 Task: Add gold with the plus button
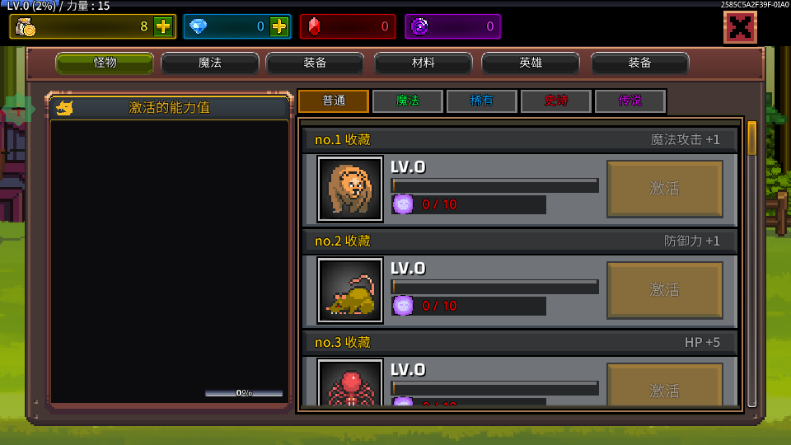tap(163, 27)
